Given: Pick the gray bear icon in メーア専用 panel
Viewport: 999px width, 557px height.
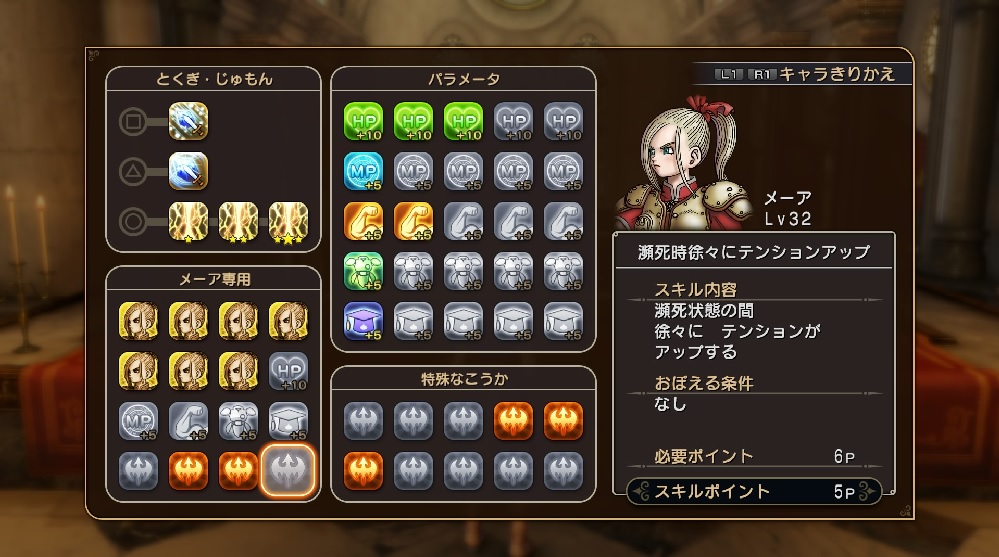Looking at the screenshot, I should [x=238, y=421].
